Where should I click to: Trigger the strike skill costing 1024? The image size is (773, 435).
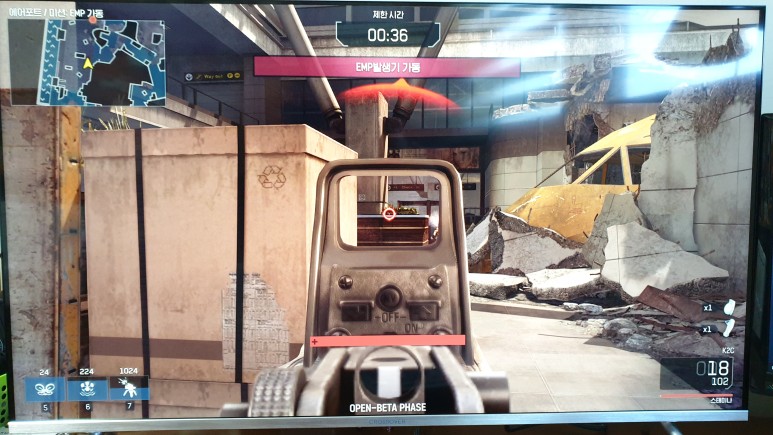(x=129, y=388)
